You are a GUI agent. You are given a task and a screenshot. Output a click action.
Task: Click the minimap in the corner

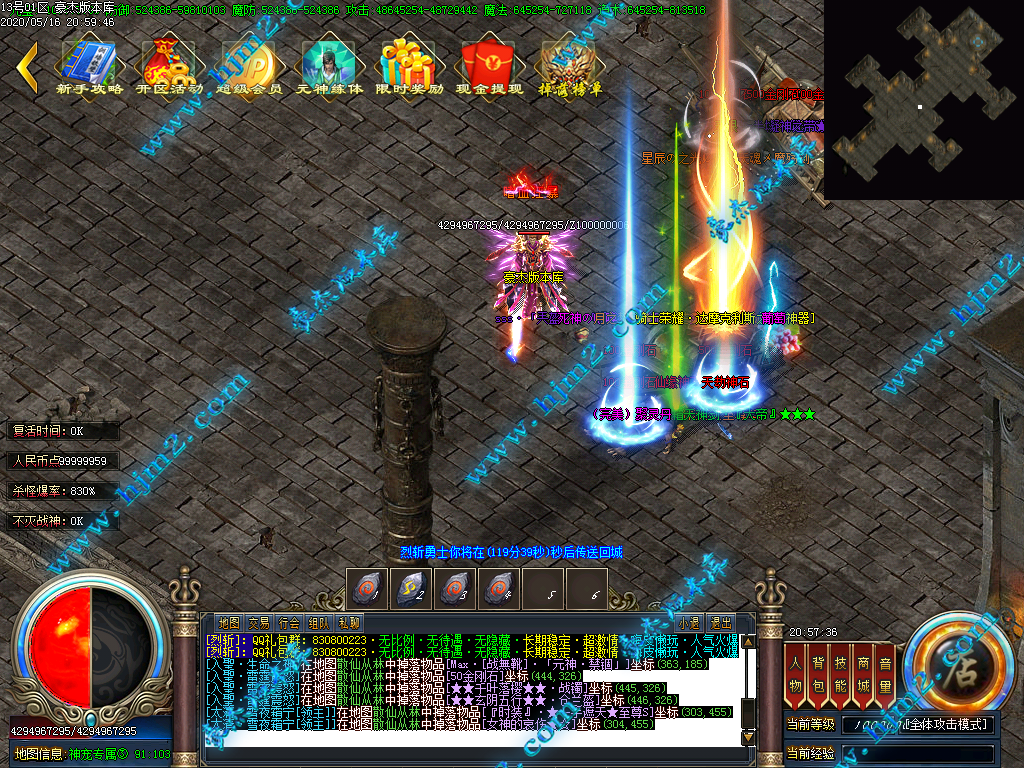[x=923, y=100]
